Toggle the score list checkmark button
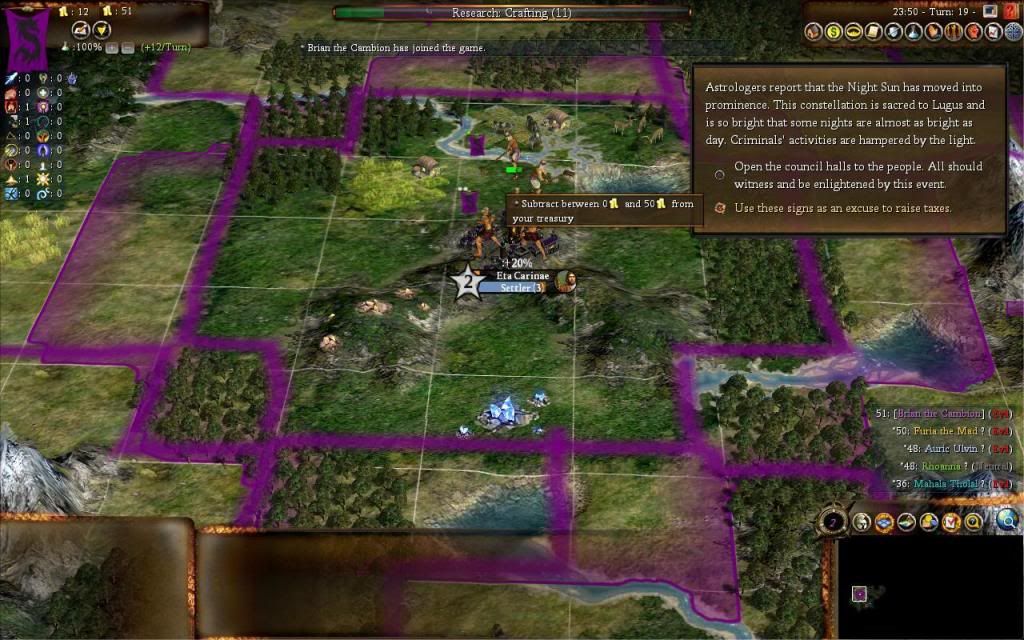The height and width of the screenshot is (640, 1024). [x=951, y=521]
